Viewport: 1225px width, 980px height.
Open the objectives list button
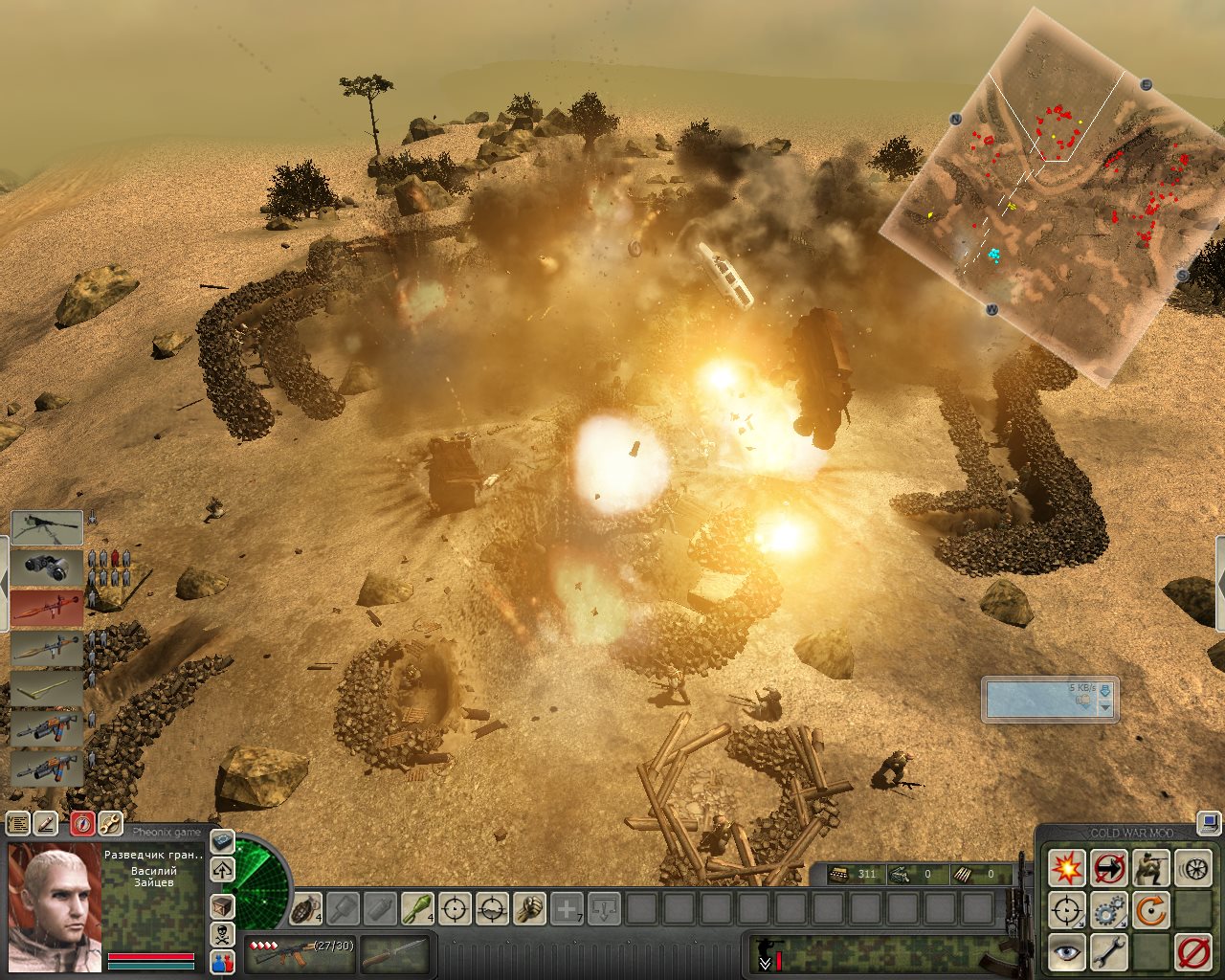(x=17, y=823)
